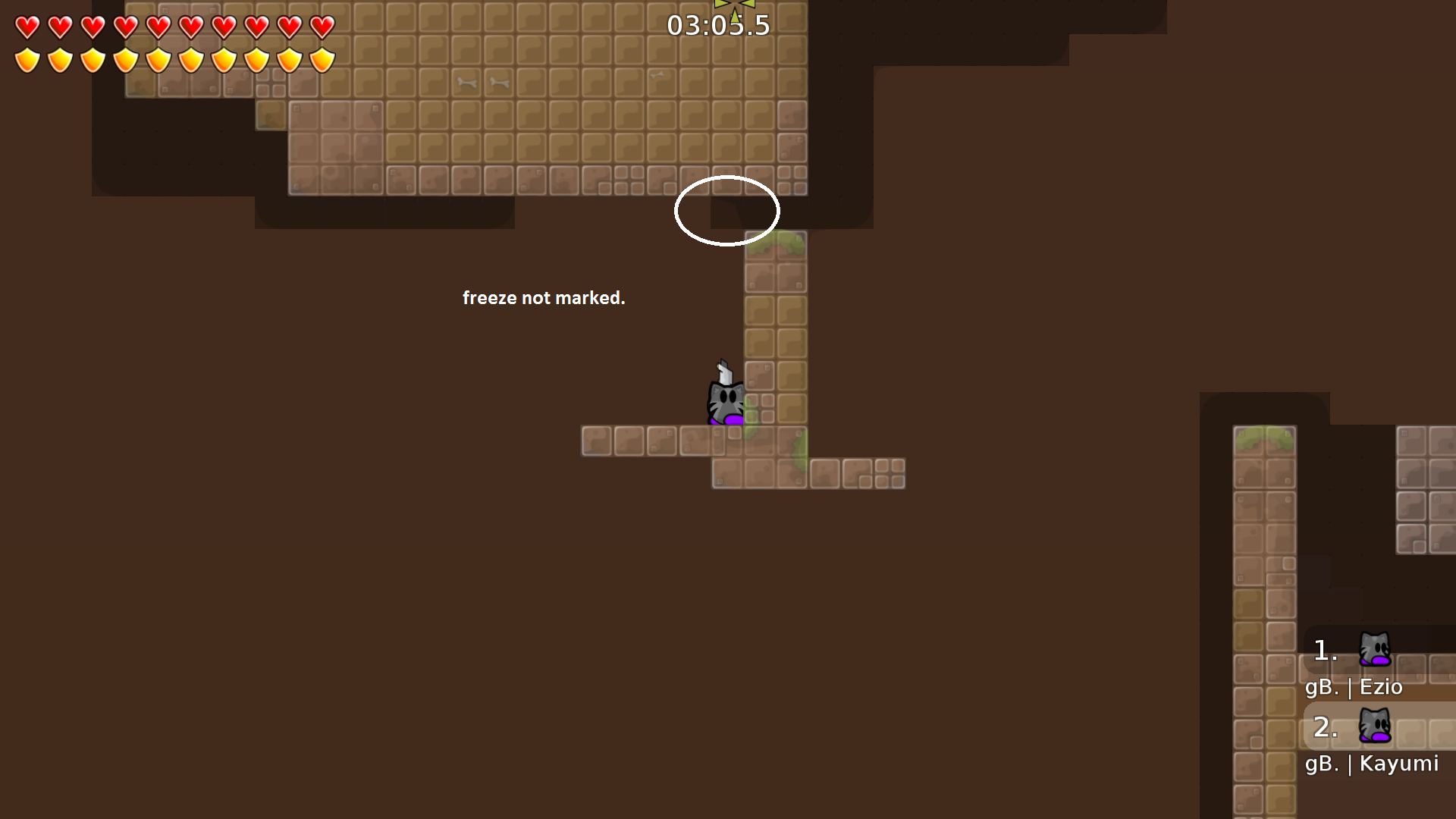Click the name gB. | Kayumi
The width and height of the screenshot is (1456, 819).
(x=1372, y=764)
